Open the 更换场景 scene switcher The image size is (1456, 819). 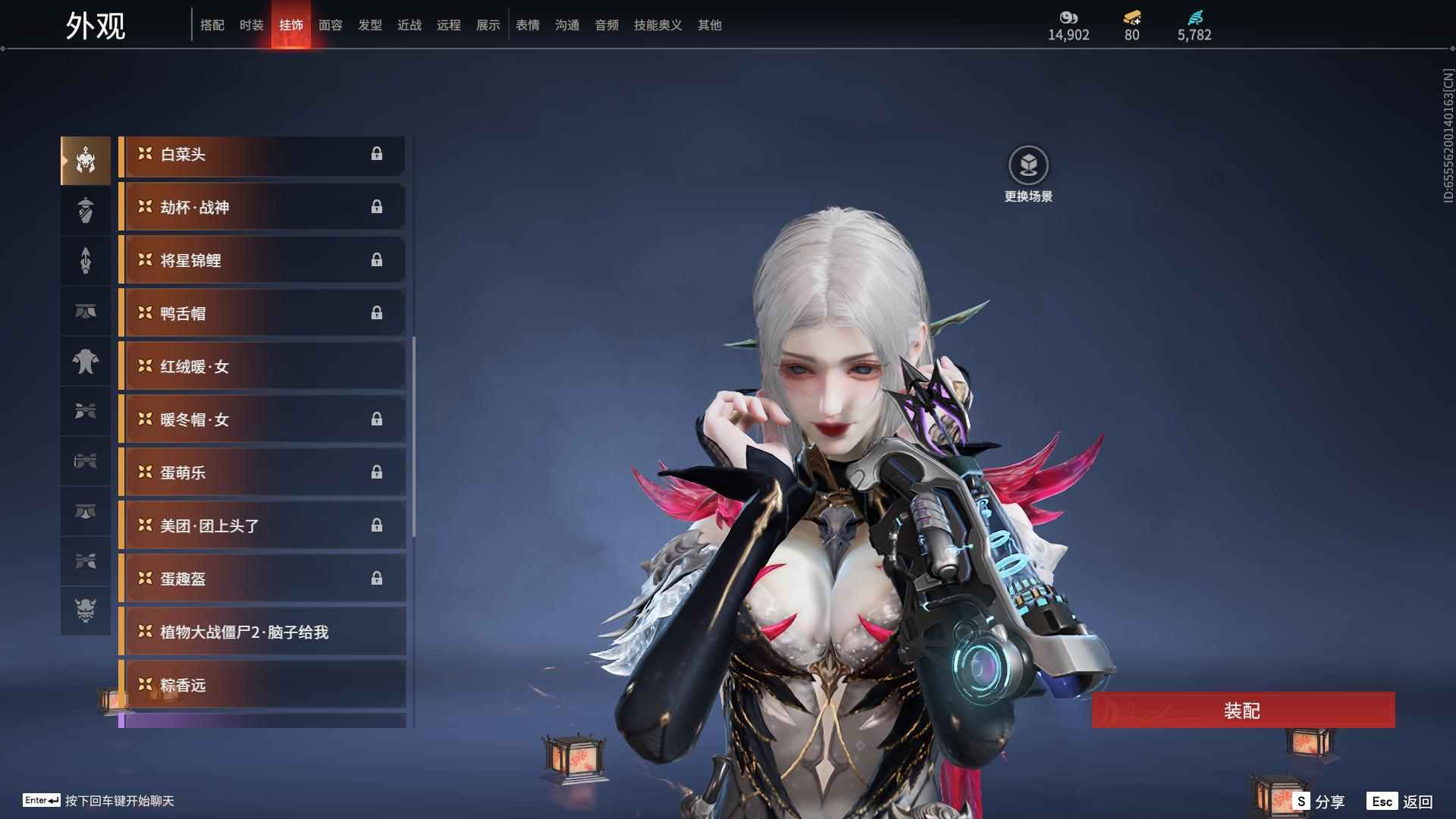pos(1028,166)
